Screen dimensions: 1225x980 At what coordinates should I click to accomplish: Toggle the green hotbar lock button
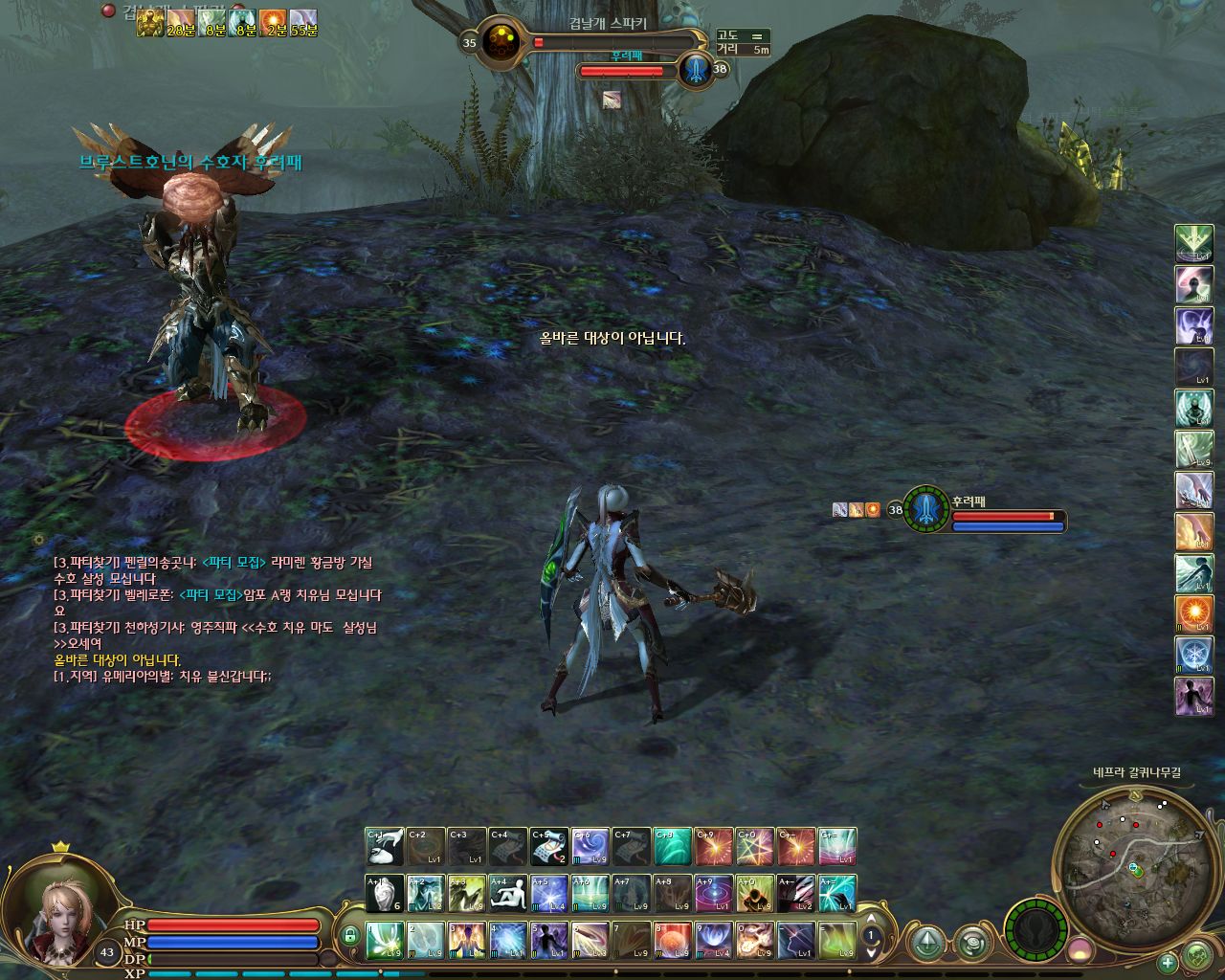click(x=350, y=935)
